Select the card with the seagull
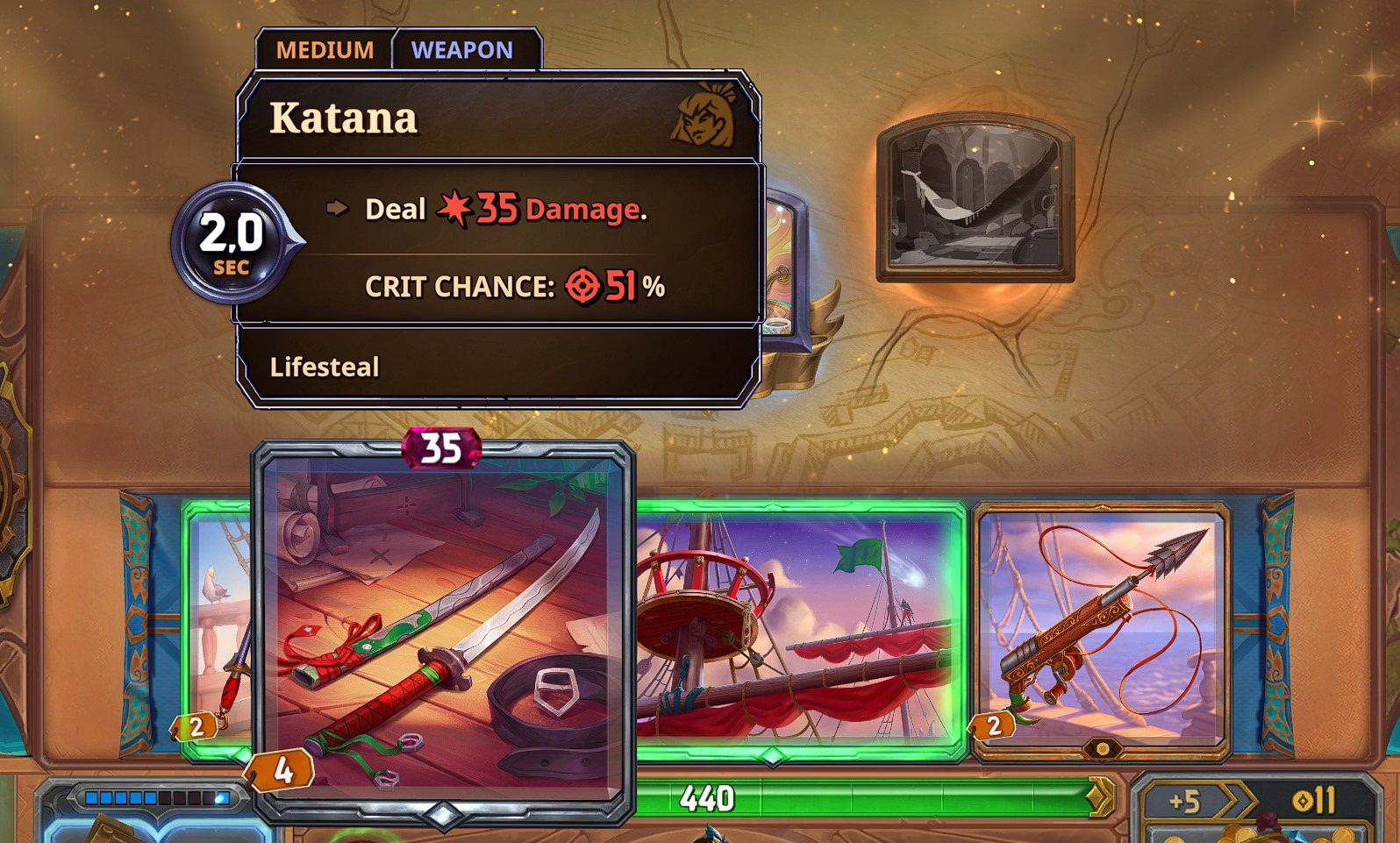The image size is (1400, 843). (x=219, y=627)
